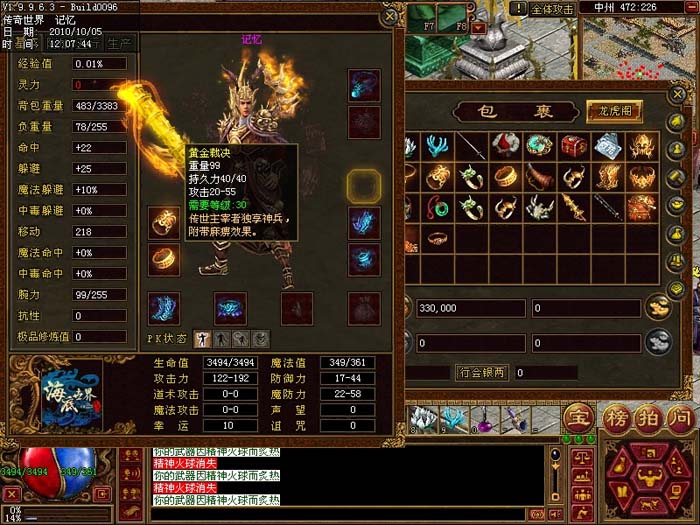Close the character equipment panel
Viewport: 700px width, 525px height.
390,17
